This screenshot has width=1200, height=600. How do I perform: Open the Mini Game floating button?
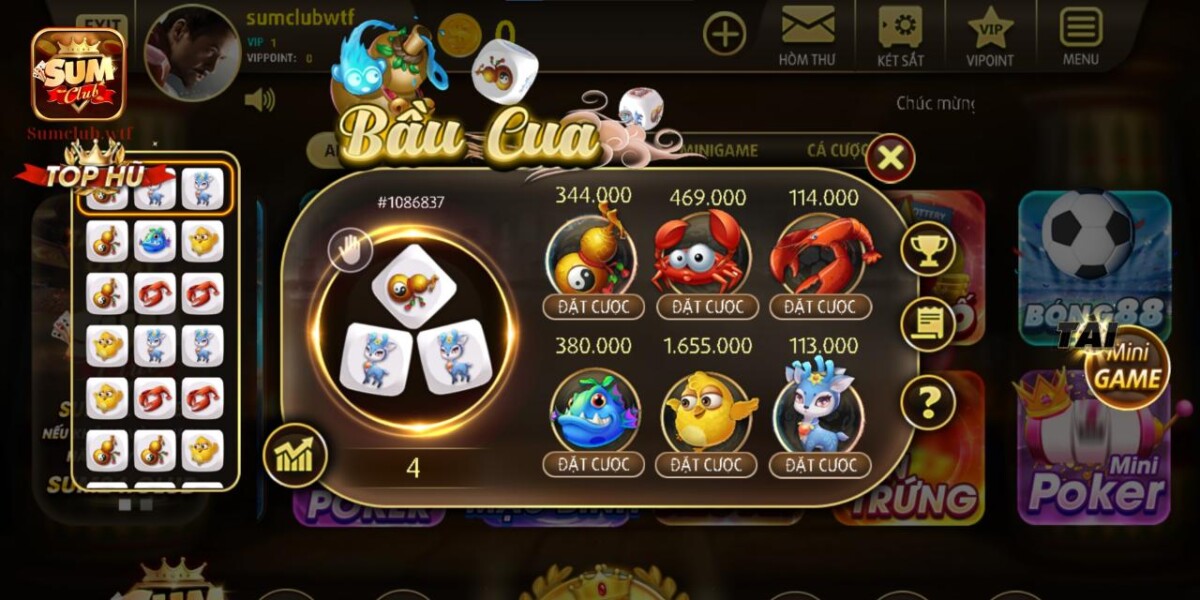coord(1127,367)
